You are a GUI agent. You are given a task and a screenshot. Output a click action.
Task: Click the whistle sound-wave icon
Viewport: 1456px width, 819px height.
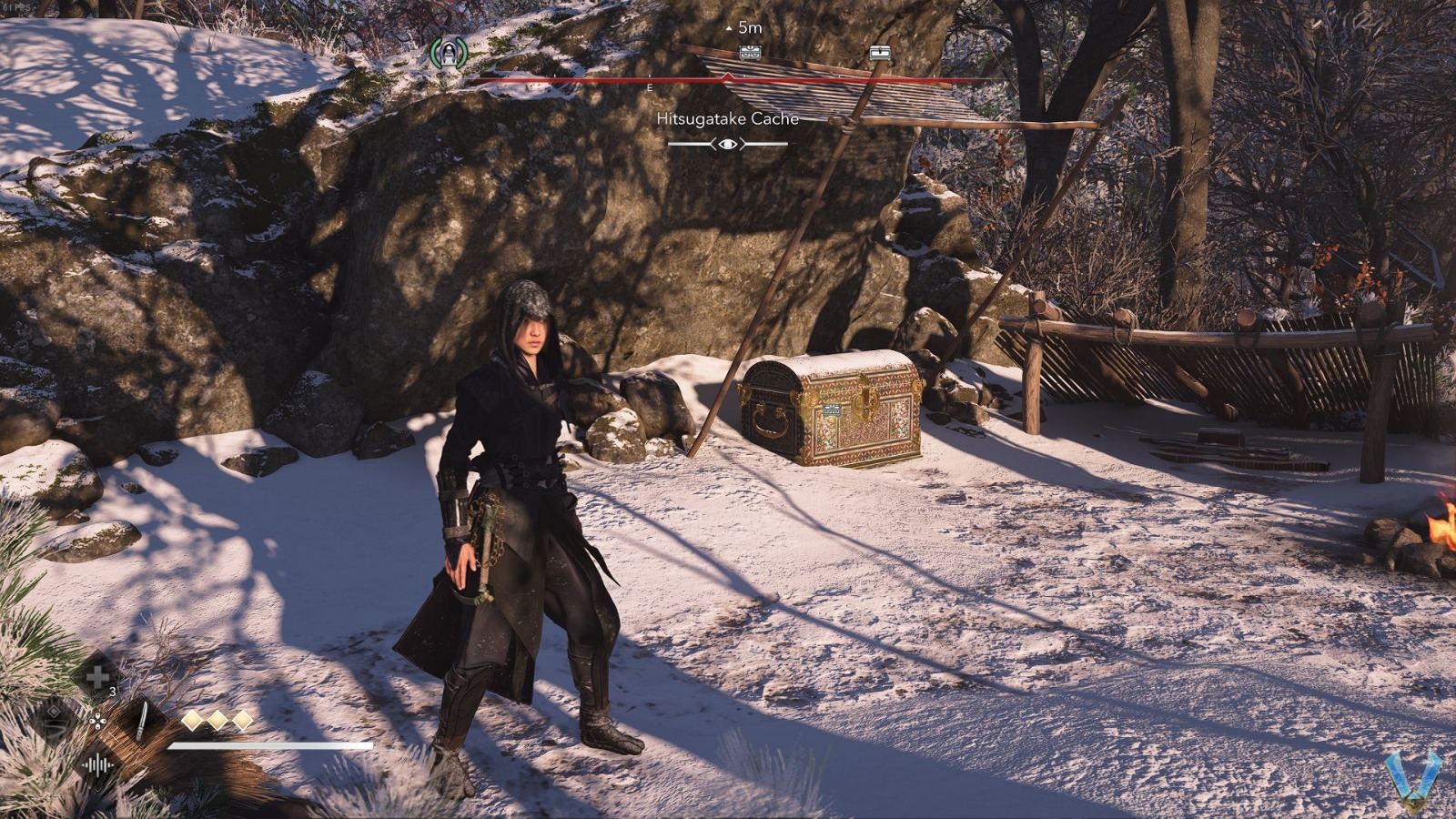coord(98,764)
